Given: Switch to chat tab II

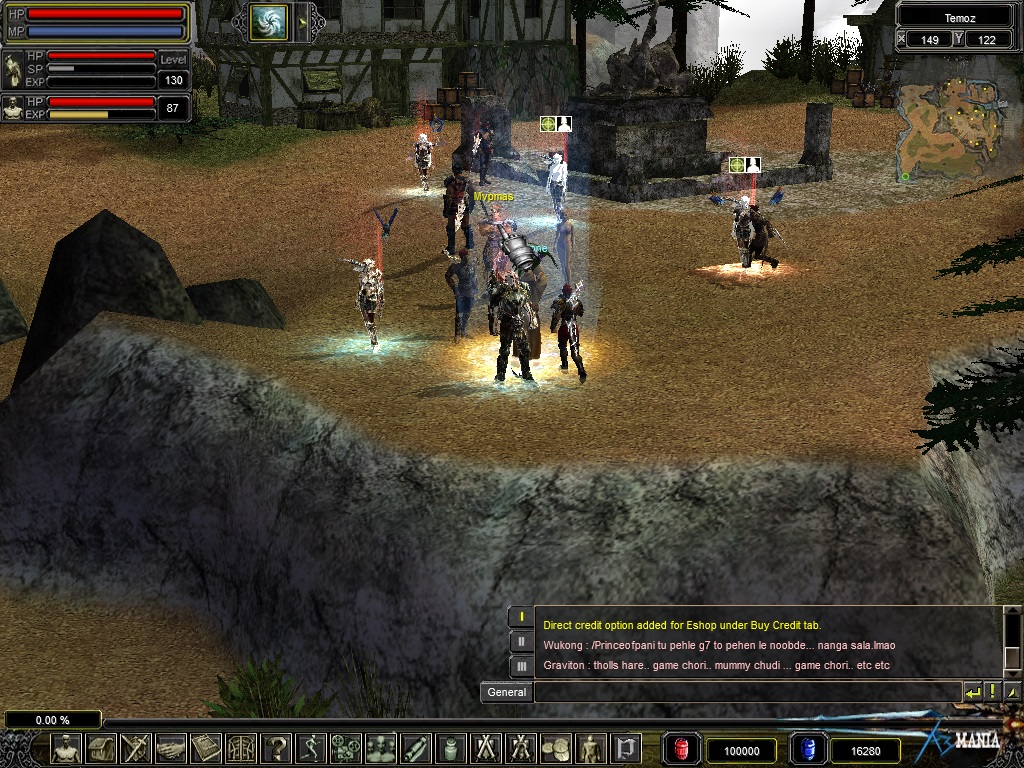Looking at the screenshot, I should pyautogui.click(x=521, y=641).
